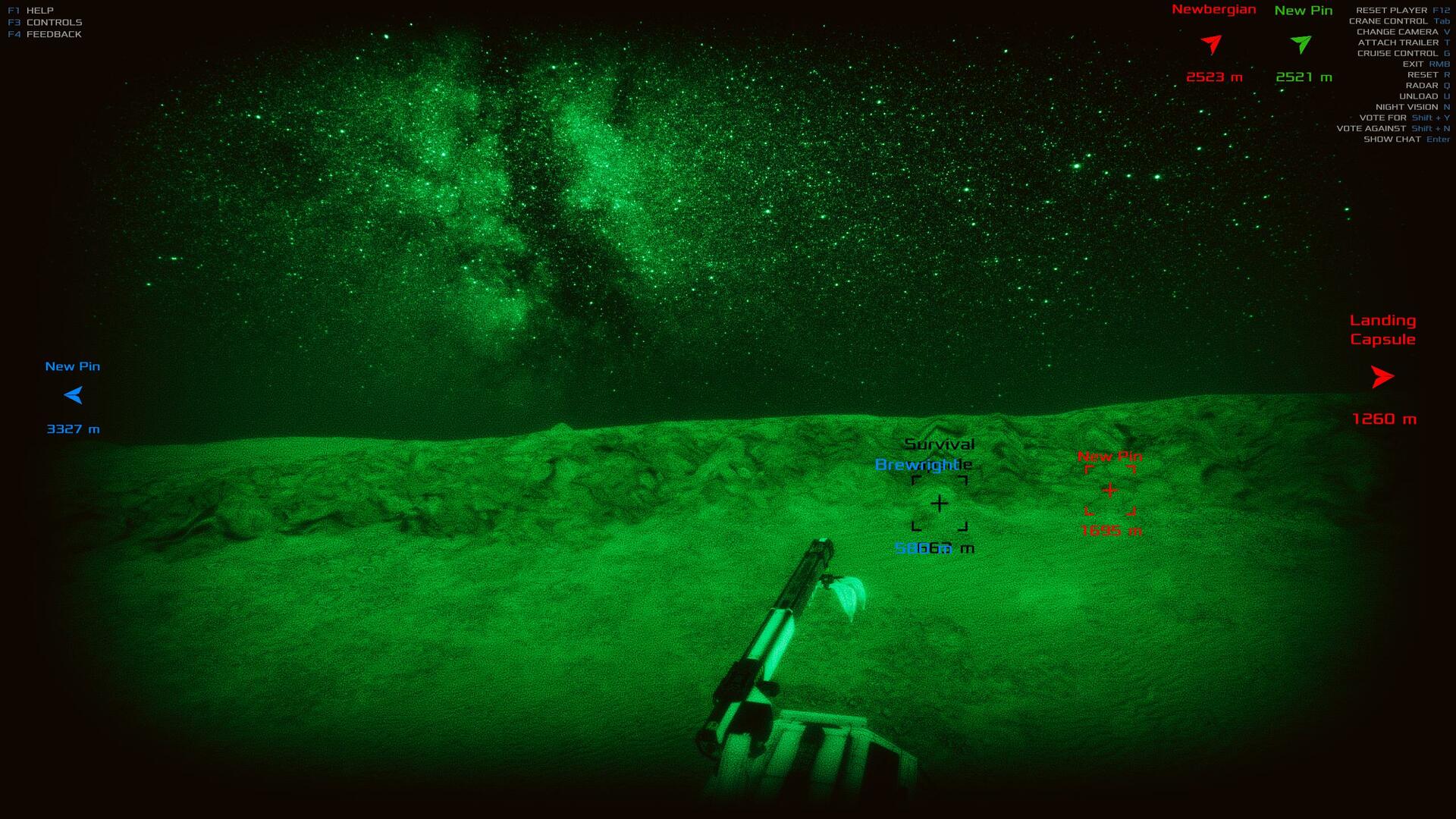Target the red New Pin crosshair marker
1456x819 pixels.
(1110, 491)
